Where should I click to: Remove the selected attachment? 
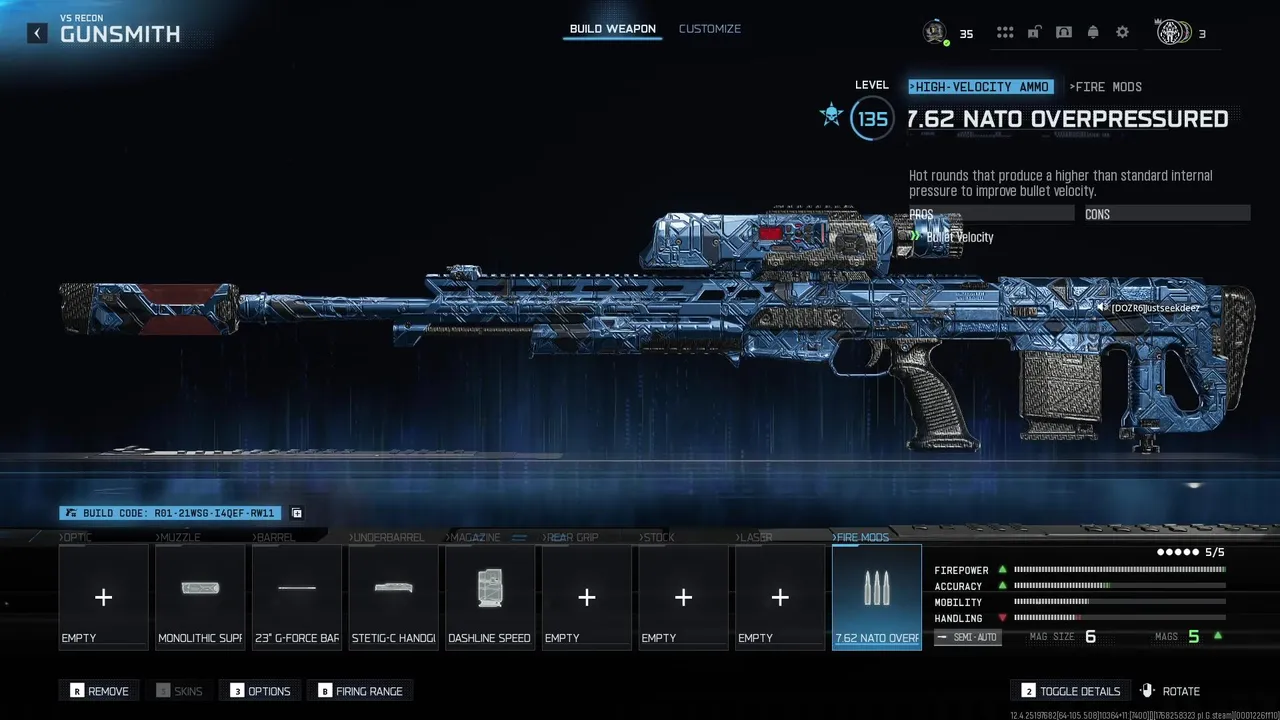click(x=100, y=691)
